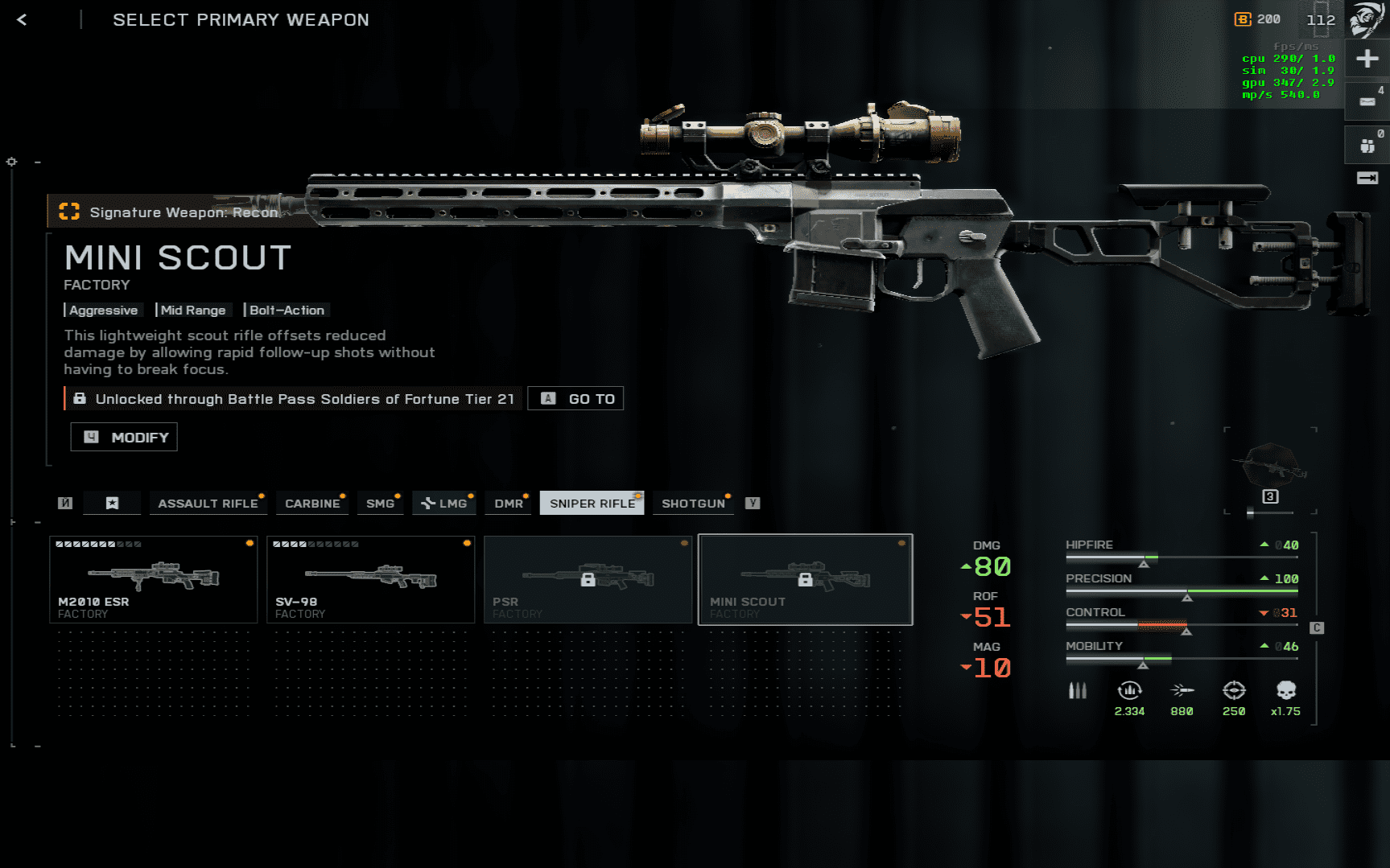1390x868 pixels.
Task: Select the SMG weapon tab
Action: (380, 504)
